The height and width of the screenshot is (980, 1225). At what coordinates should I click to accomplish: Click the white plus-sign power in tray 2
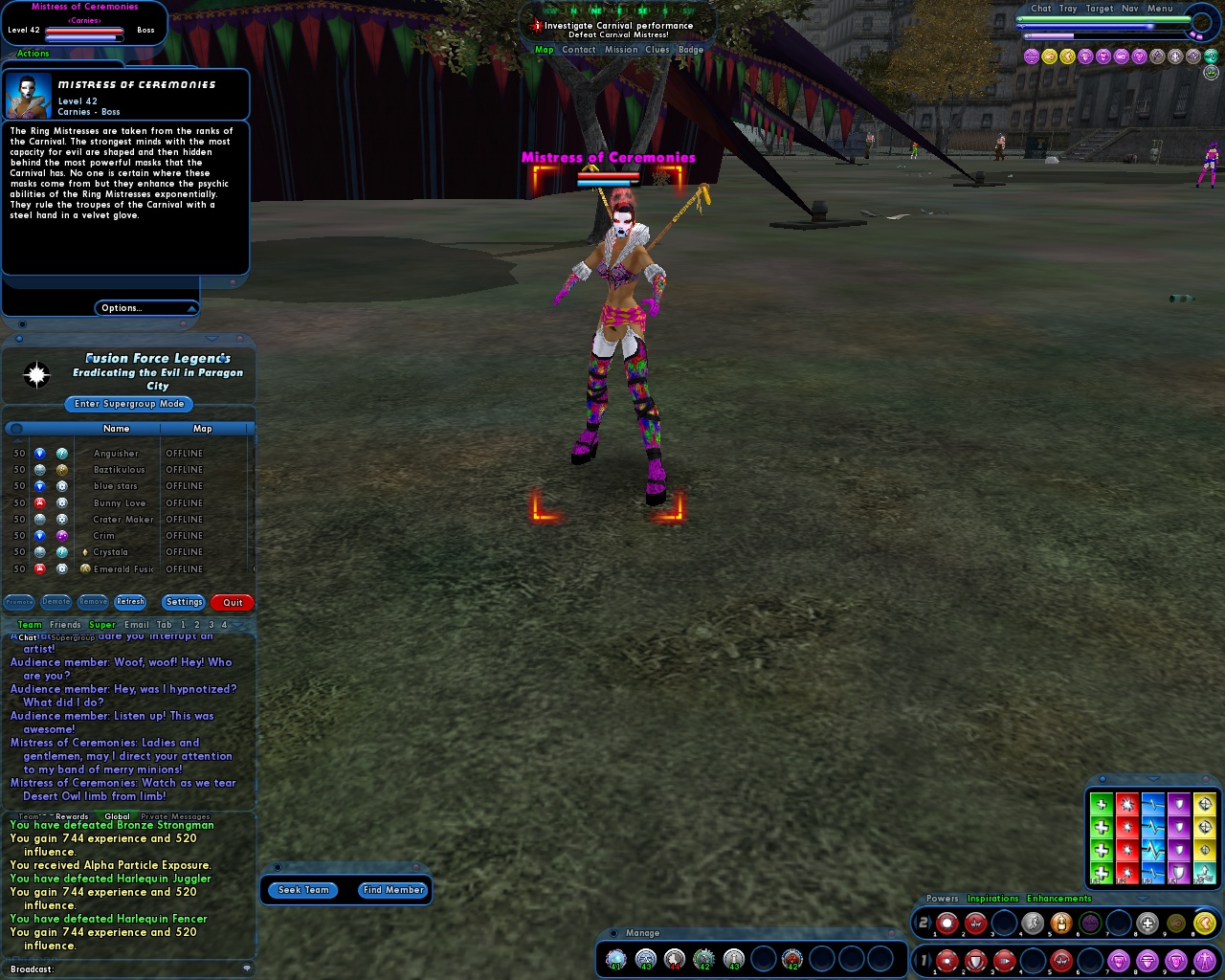(1147, 922)
